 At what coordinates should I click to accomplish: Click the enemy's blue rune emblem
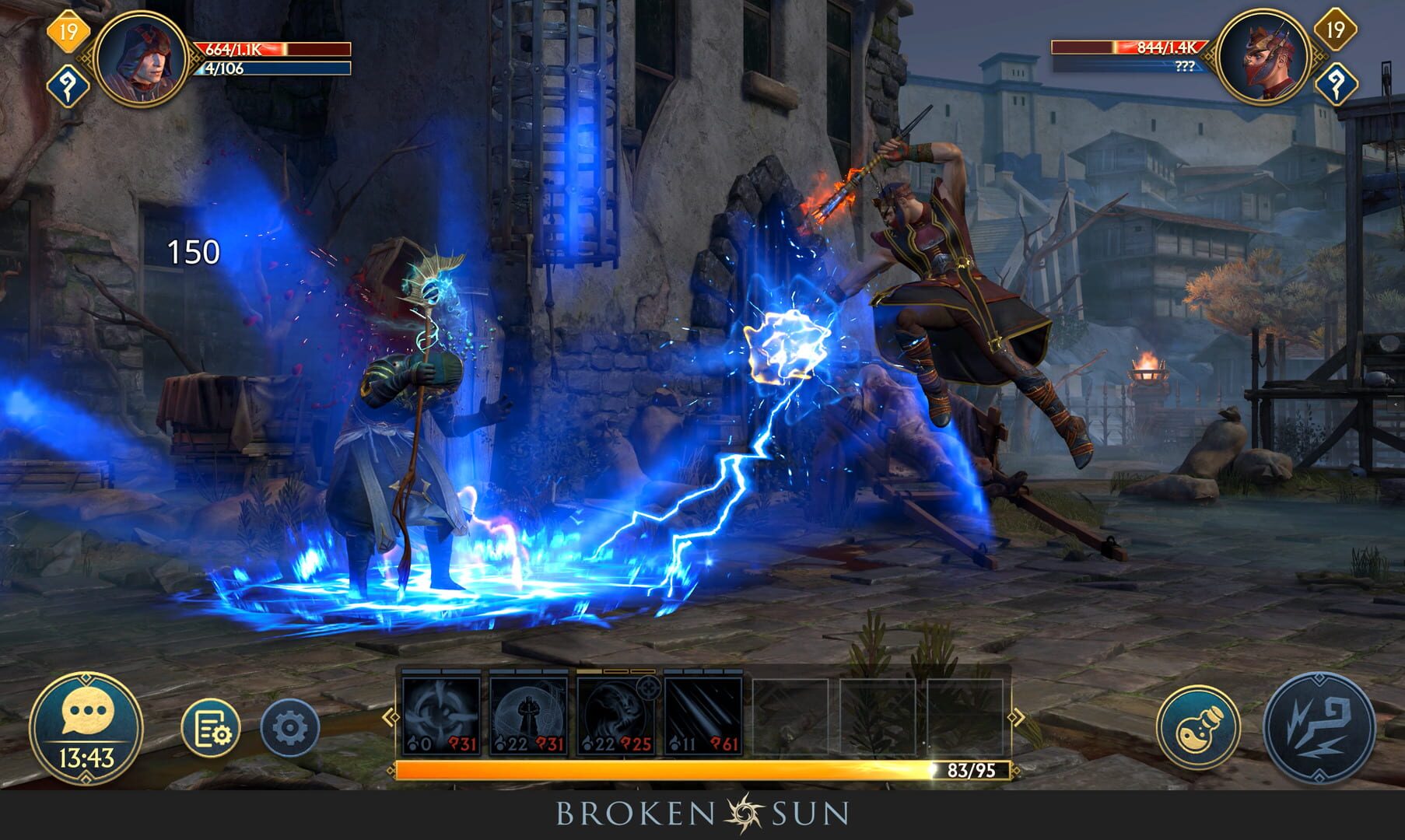pos(1337,81)
